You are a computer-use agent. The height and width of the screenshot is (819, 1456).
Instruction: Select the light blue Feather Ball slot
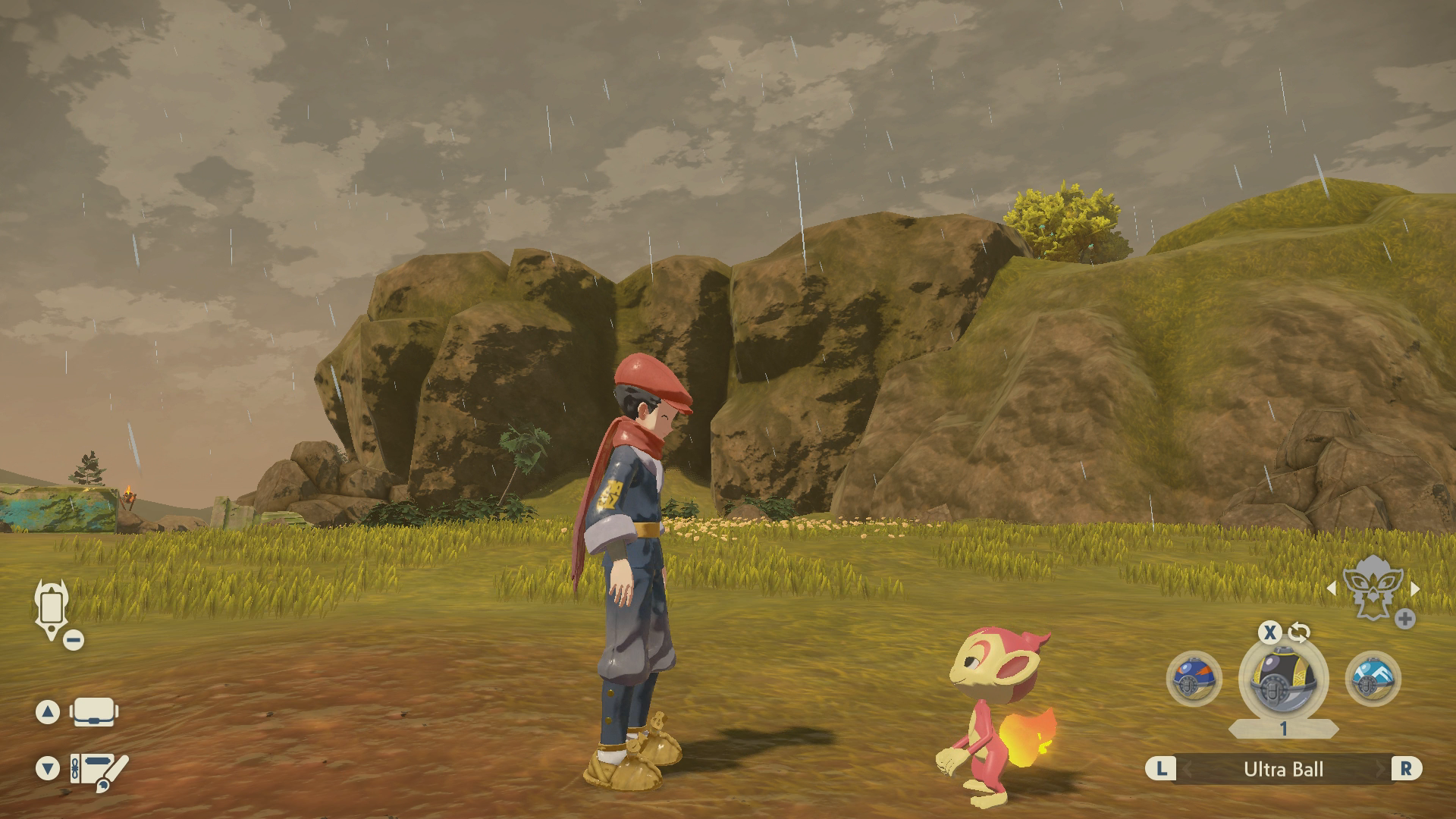[1373, 679]
